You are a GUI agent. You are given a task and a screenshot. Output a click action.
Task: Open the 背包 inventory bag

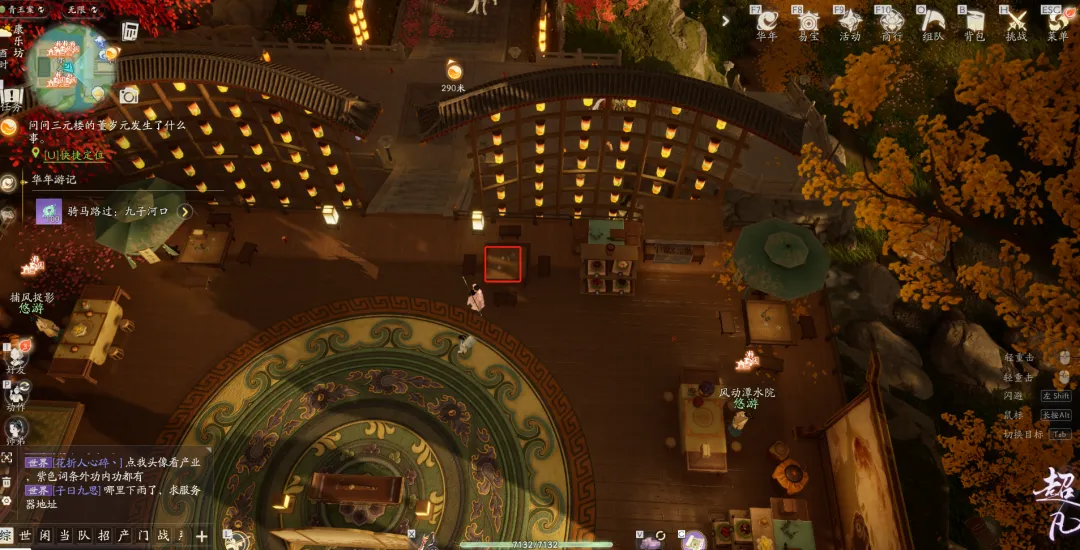(974, 21)
